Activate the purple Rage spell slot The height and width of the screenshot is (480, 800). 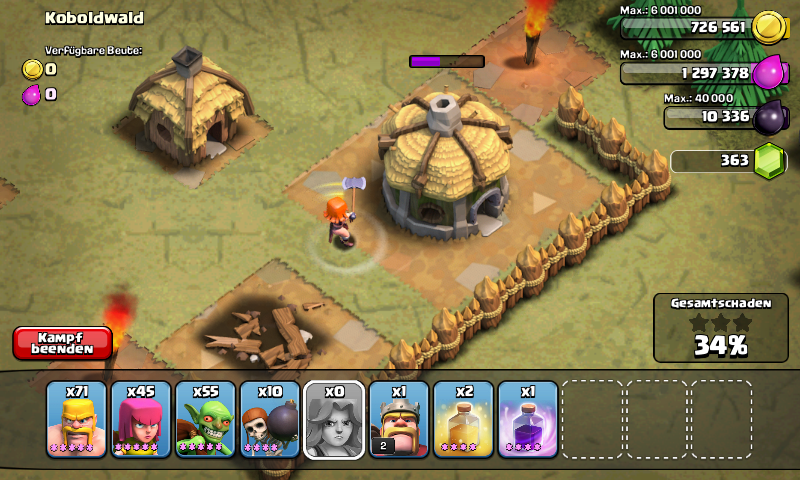tap(527, 420)
